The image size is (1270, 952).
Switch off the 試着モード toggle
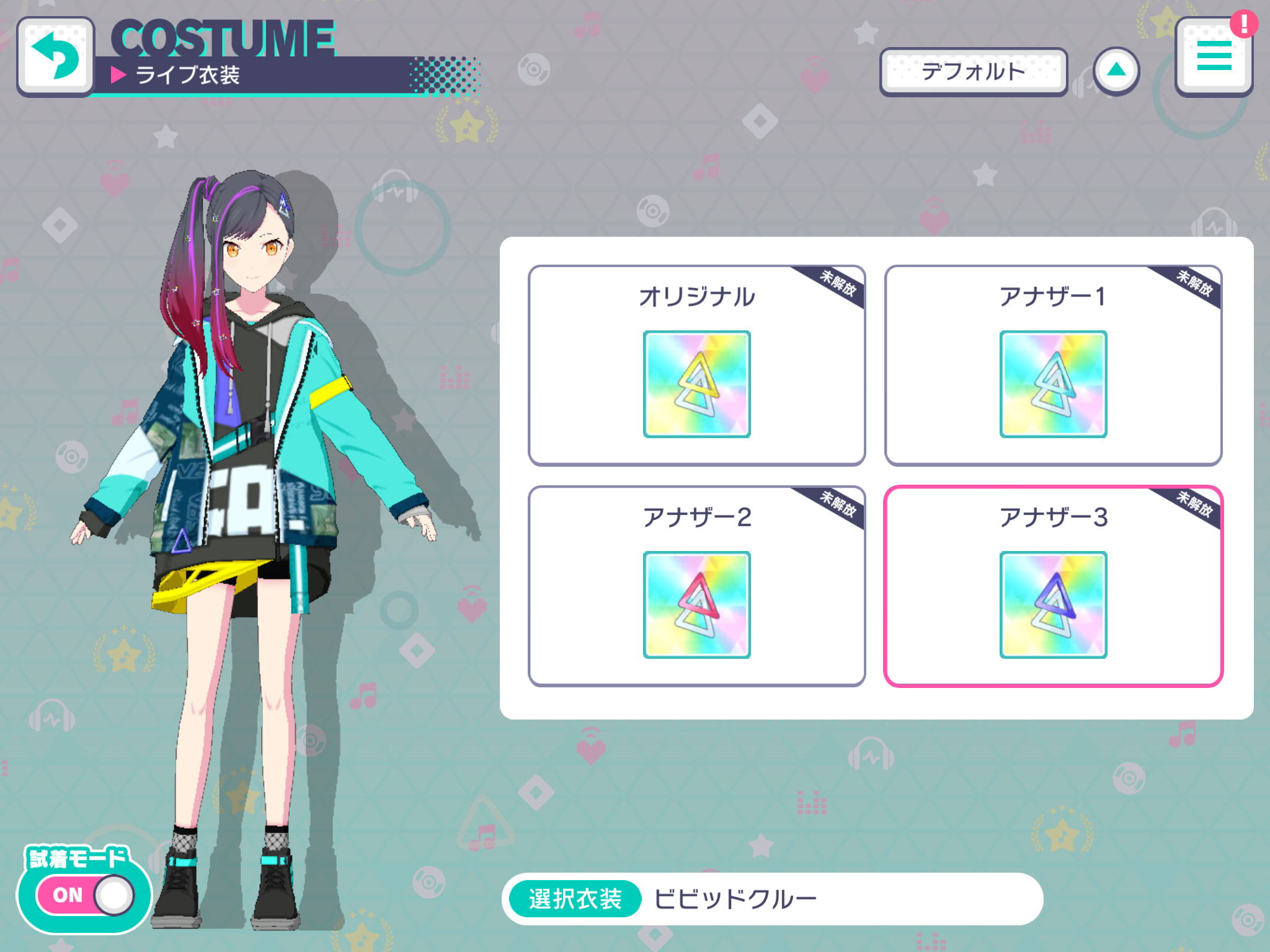click(85, 894)
